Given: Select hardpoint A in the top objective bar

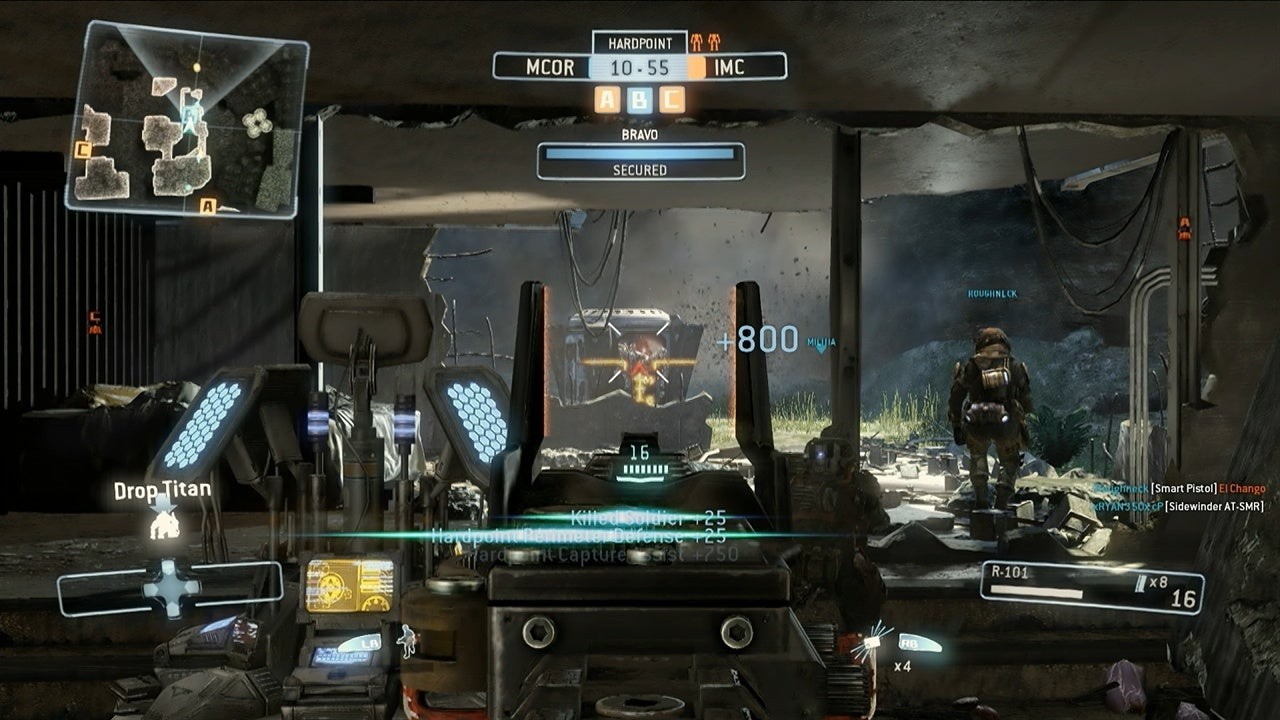Looking at the screenshot, I should coord(607,99).
